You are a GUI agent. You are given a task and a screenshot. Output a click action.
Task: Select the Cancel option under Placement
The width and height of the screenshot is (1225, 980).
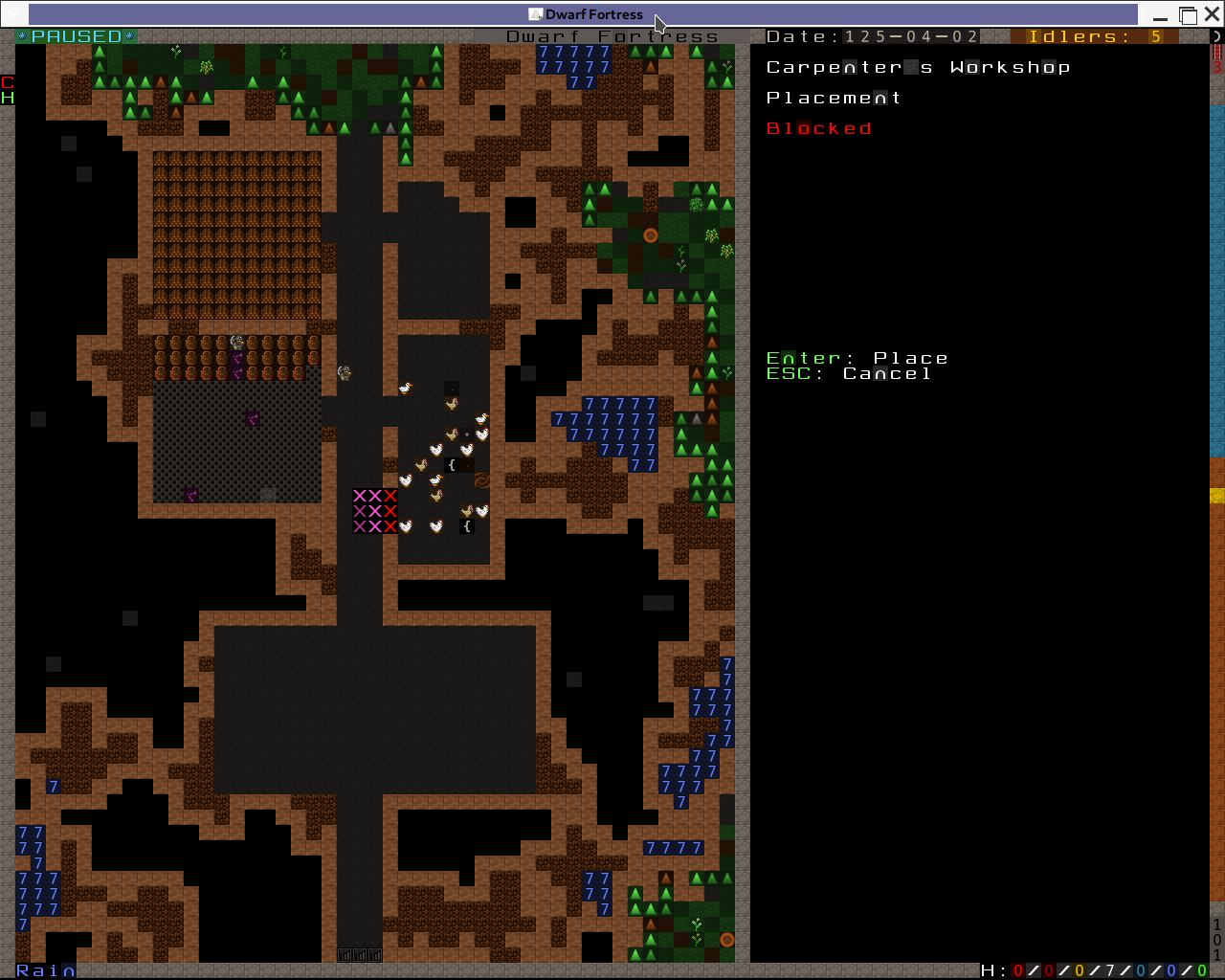click(886, 374)
